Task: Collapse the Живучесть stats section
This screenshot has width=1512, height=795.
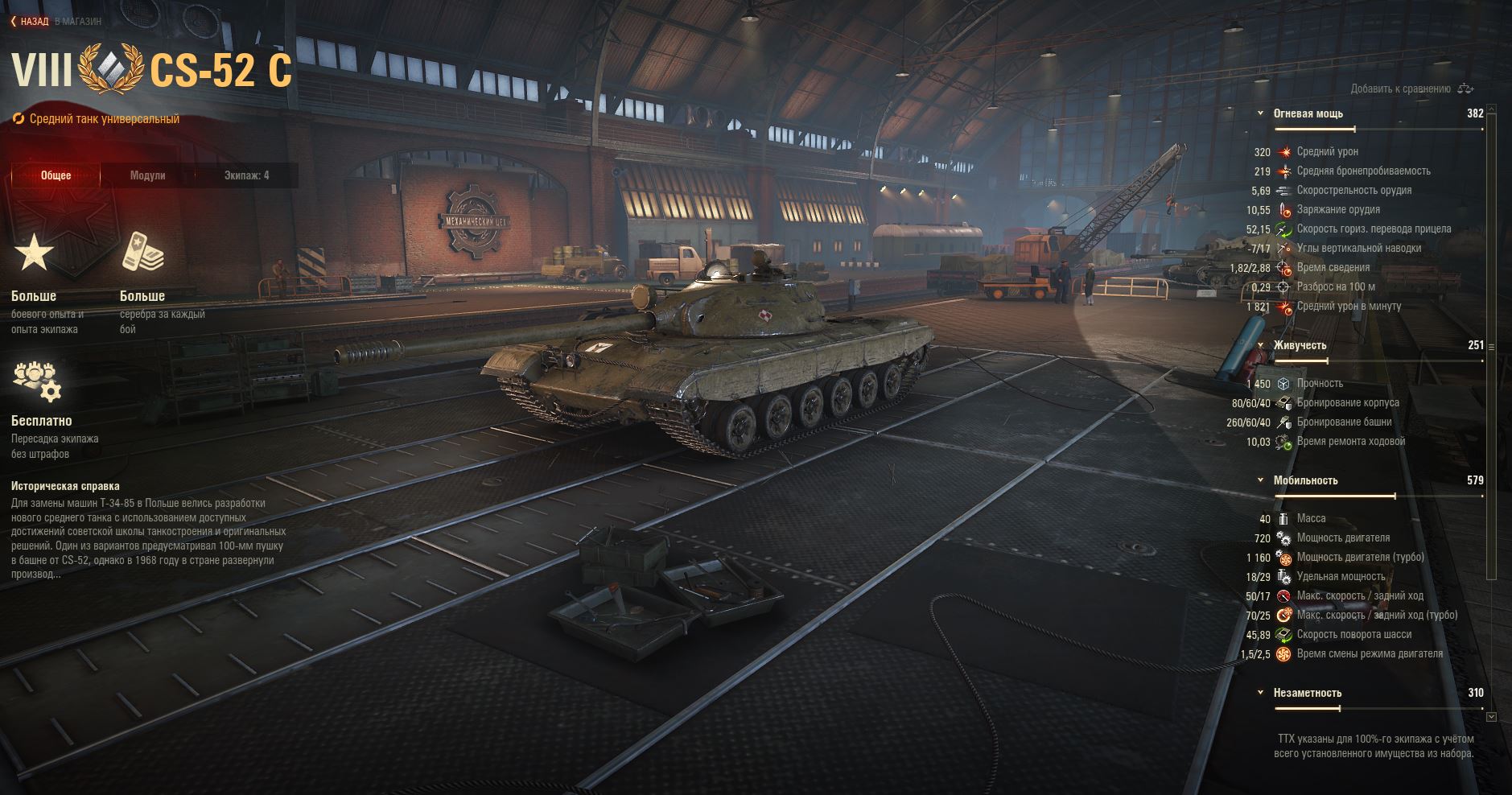Action: (1261, 345)
